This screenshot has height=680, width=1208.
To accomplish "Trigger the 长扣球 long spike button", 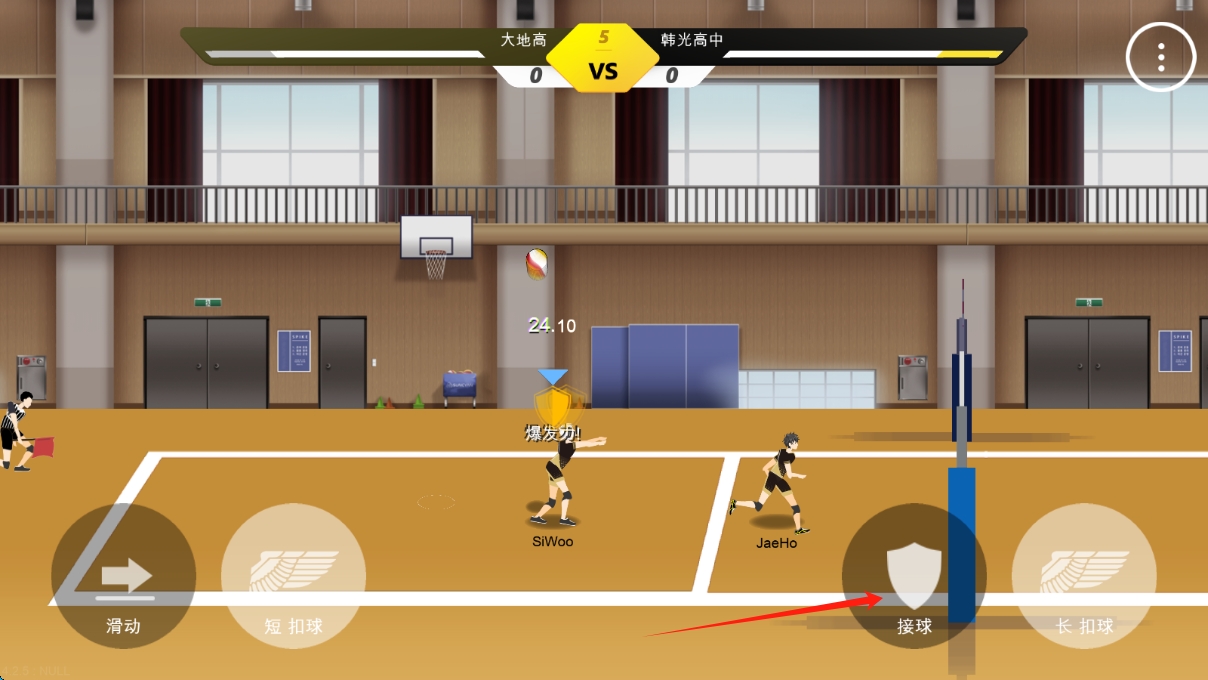I will 1084,576.
